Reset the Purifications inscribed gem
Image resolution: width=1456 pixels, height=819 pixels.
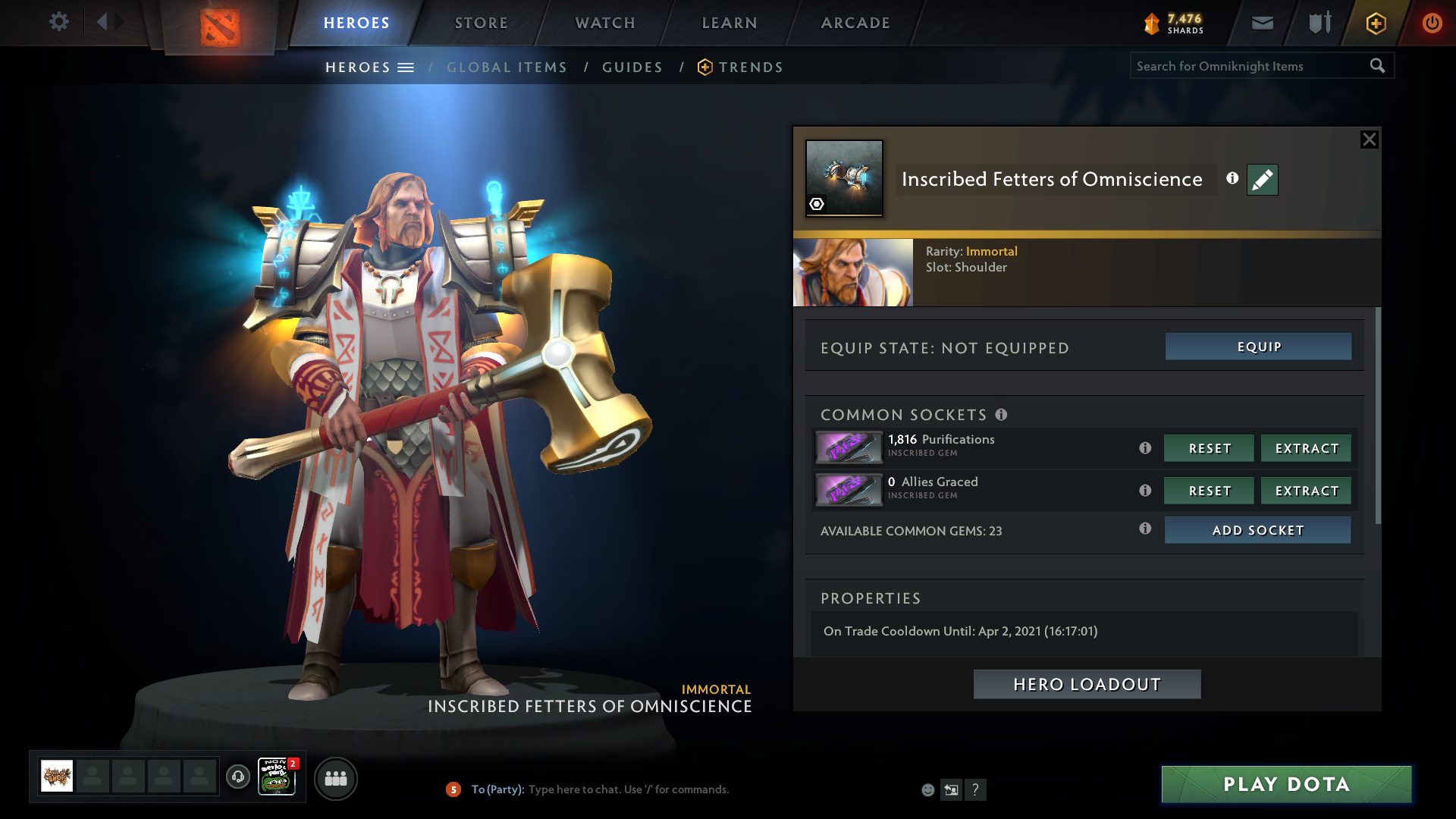click(x=1209, y=448)
